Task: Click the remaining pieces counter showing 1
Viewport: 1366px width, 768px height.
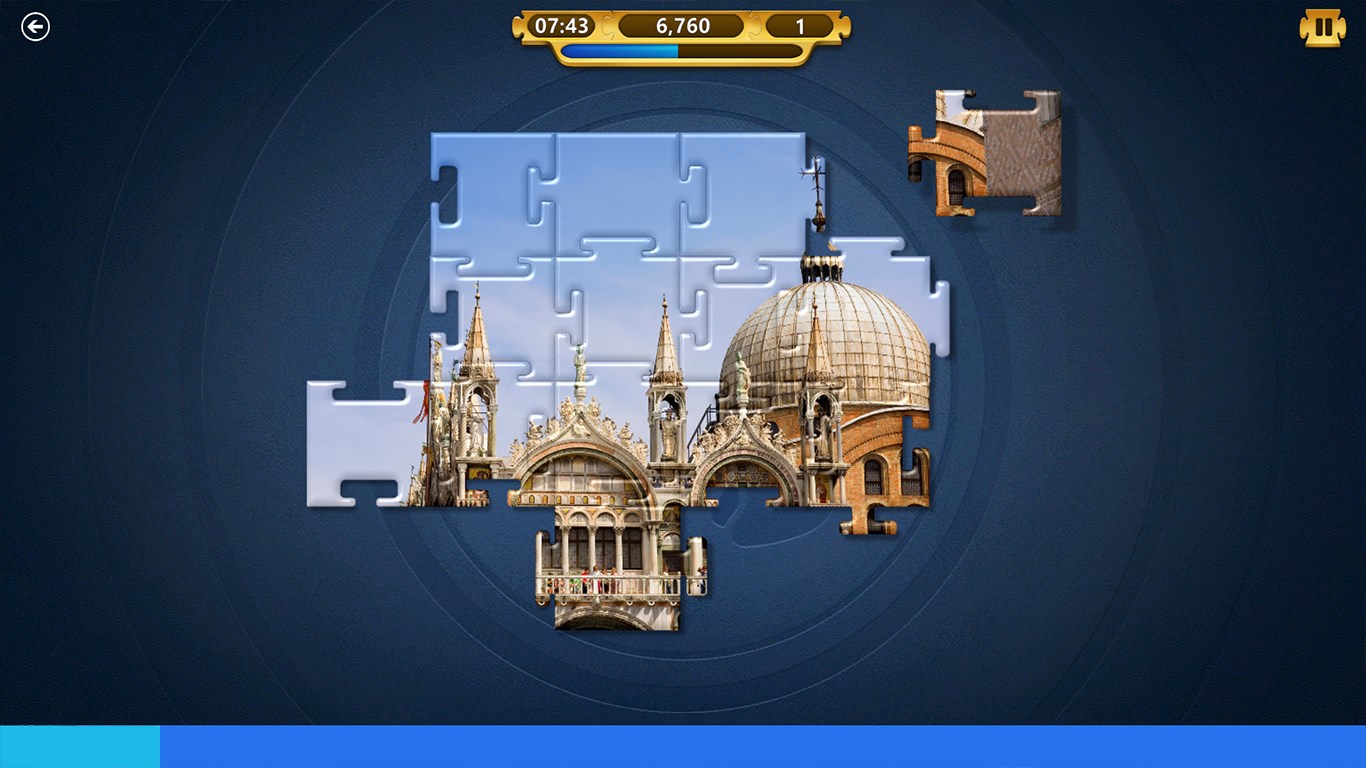Action: 798,26
